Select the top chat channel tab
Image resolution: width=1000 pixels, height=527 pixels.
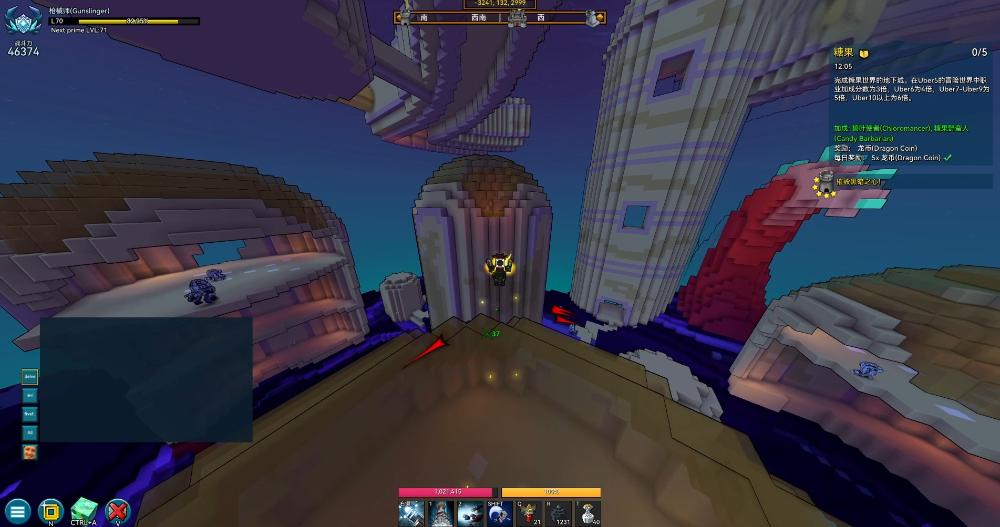tap(29, 376)
